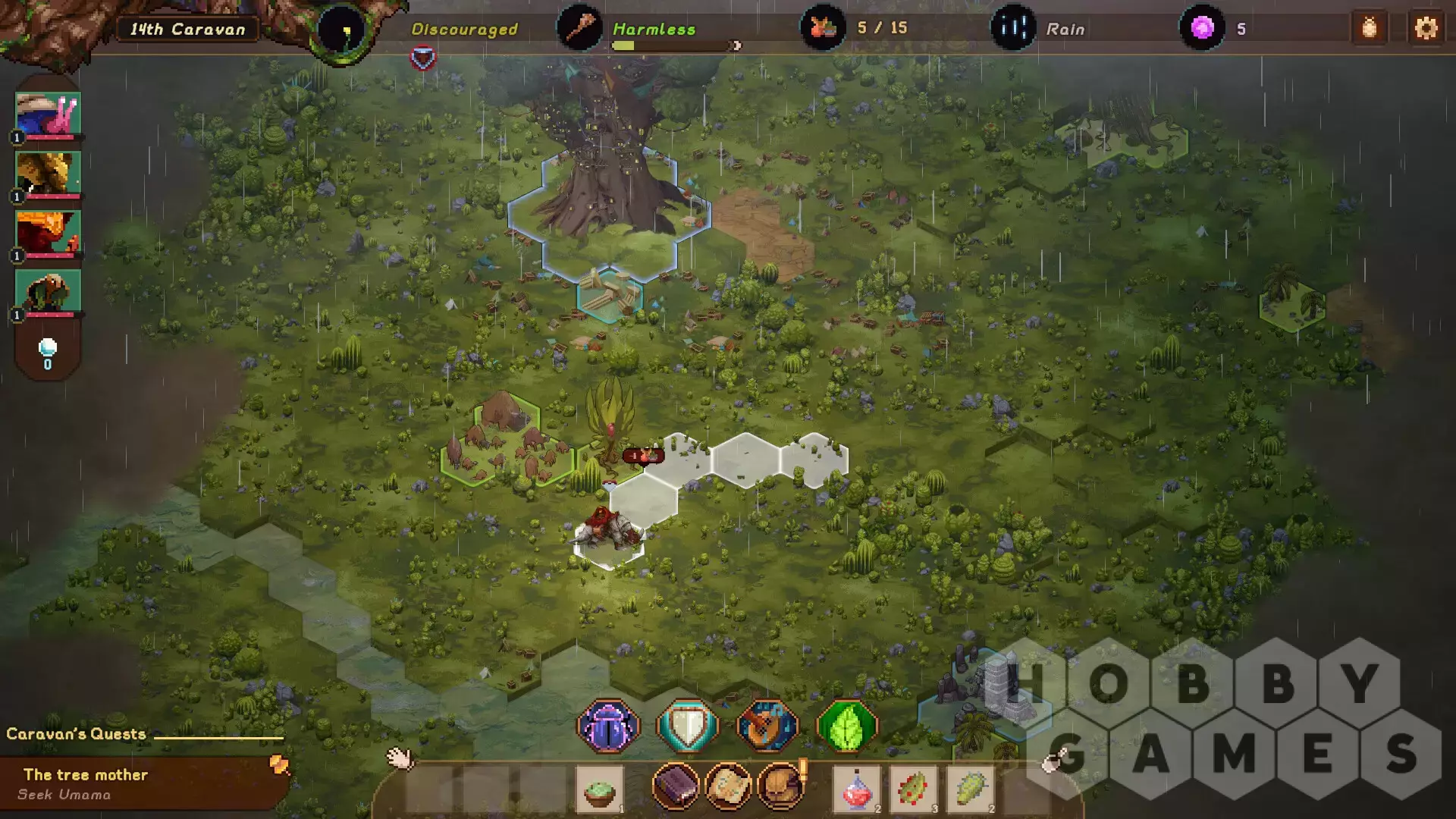Select the spiky green cactus item
The height and width of the screenshot is (819, 1456).
click(970, 789)
